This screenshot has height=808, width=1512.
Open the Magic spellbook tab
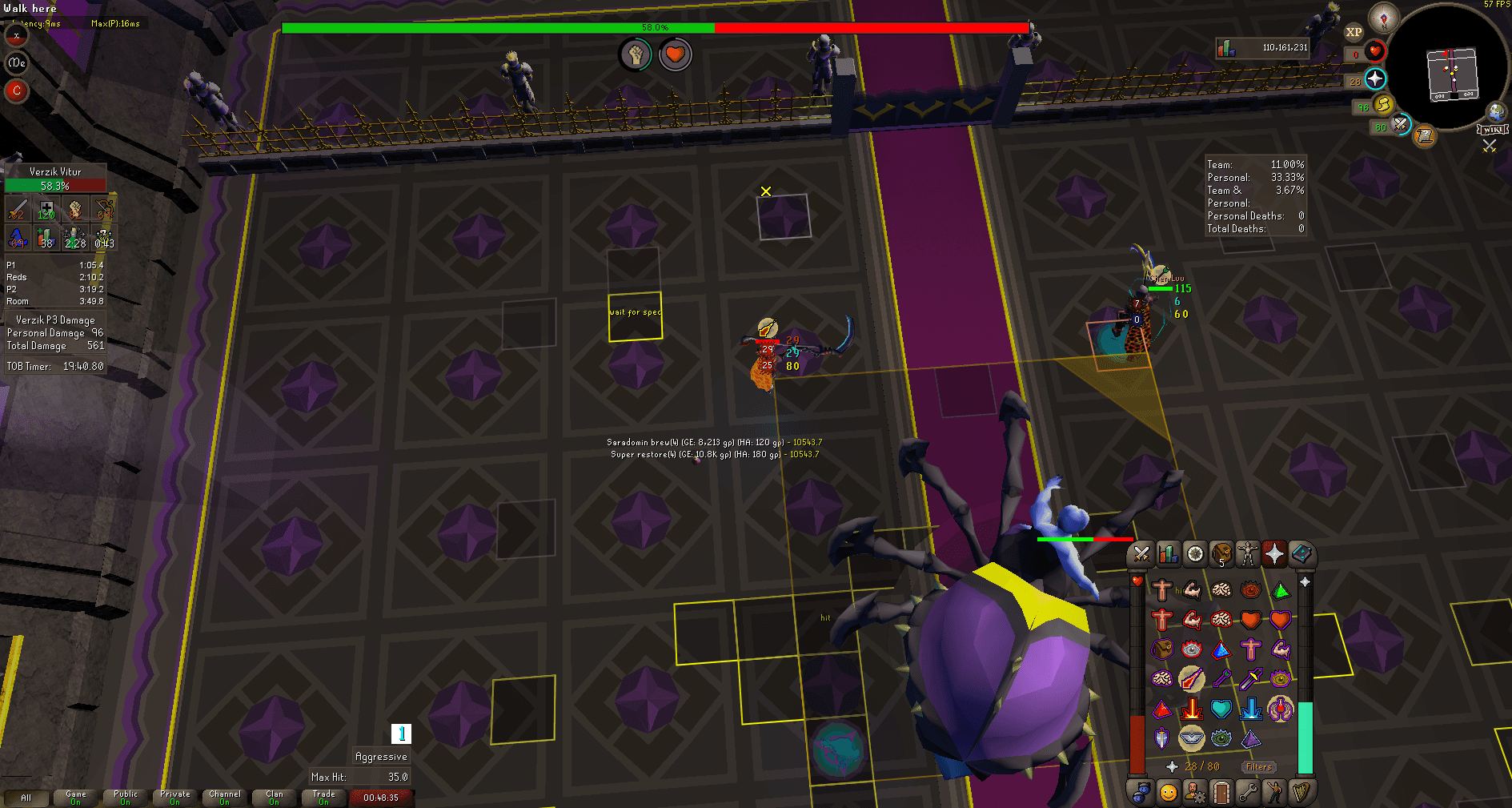point(1302,553)
